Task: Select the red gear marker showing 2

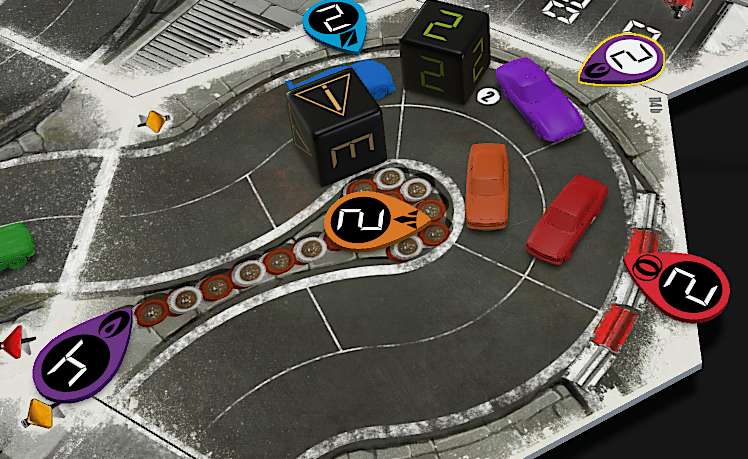Action: 680,285
